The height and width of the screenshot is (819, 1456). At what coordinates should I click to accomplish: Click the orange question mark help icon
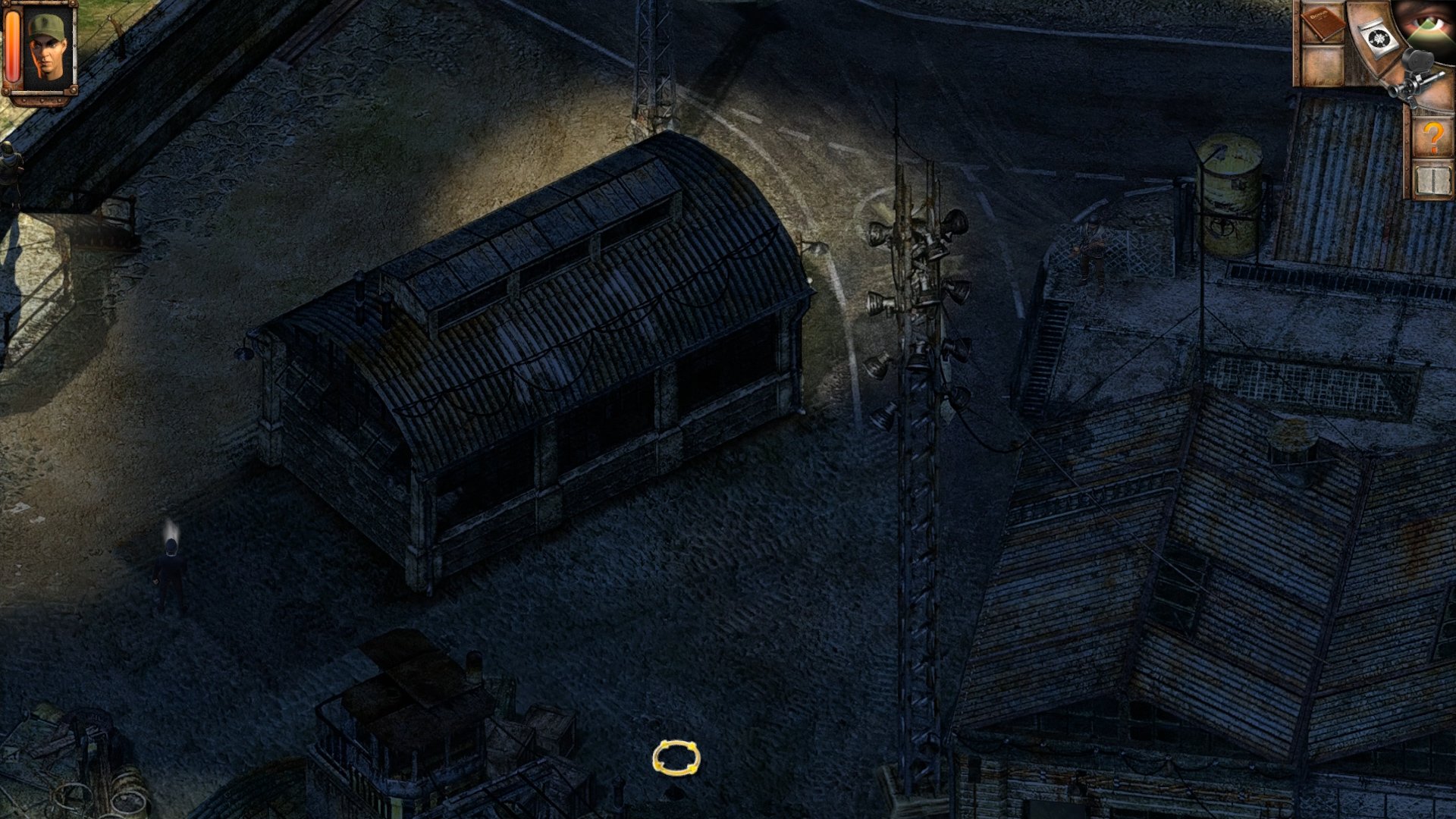1432,136
